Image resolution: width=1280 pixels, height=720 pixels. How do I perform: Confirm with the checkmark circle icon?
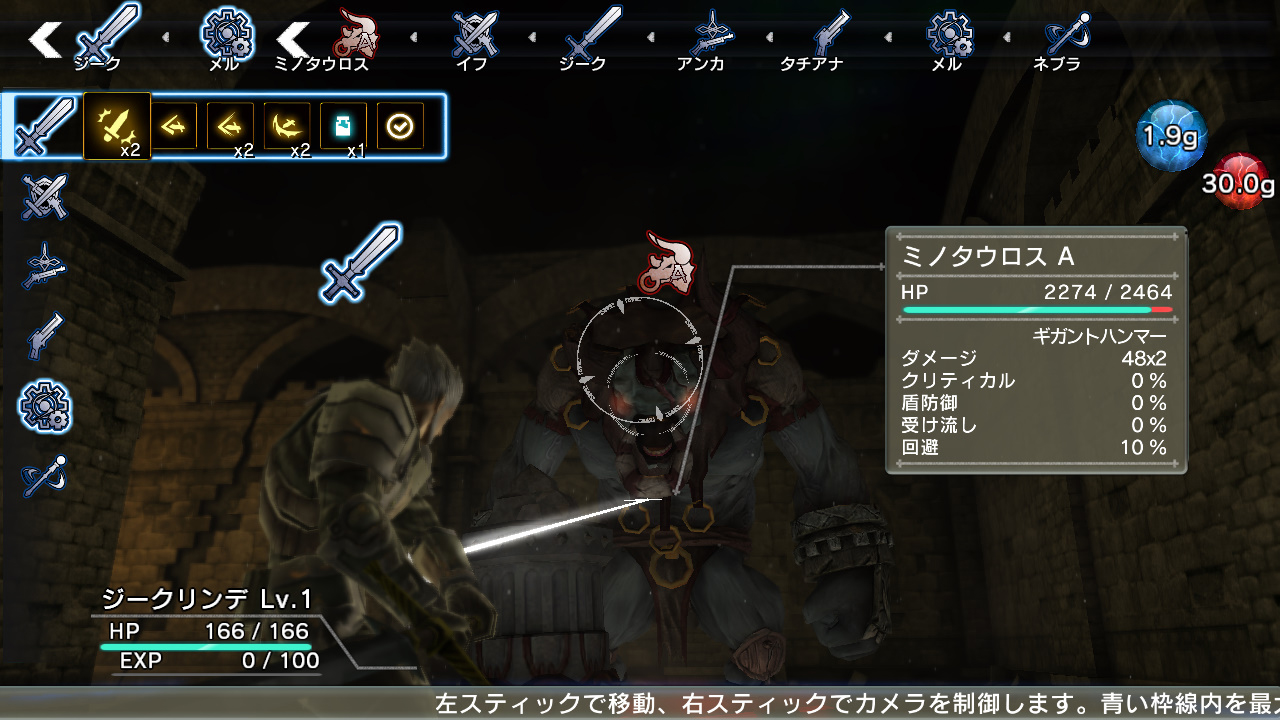[x=400, y=126]
